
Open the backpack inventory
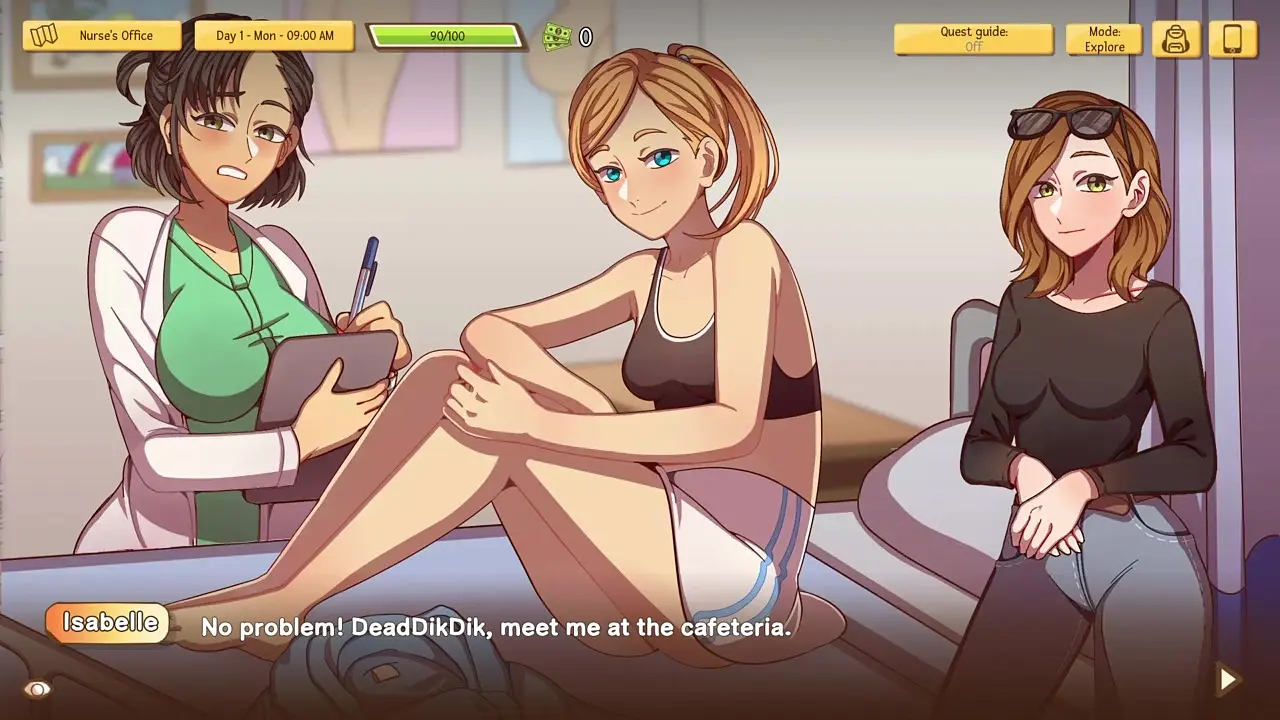(x=1176, y=39)
